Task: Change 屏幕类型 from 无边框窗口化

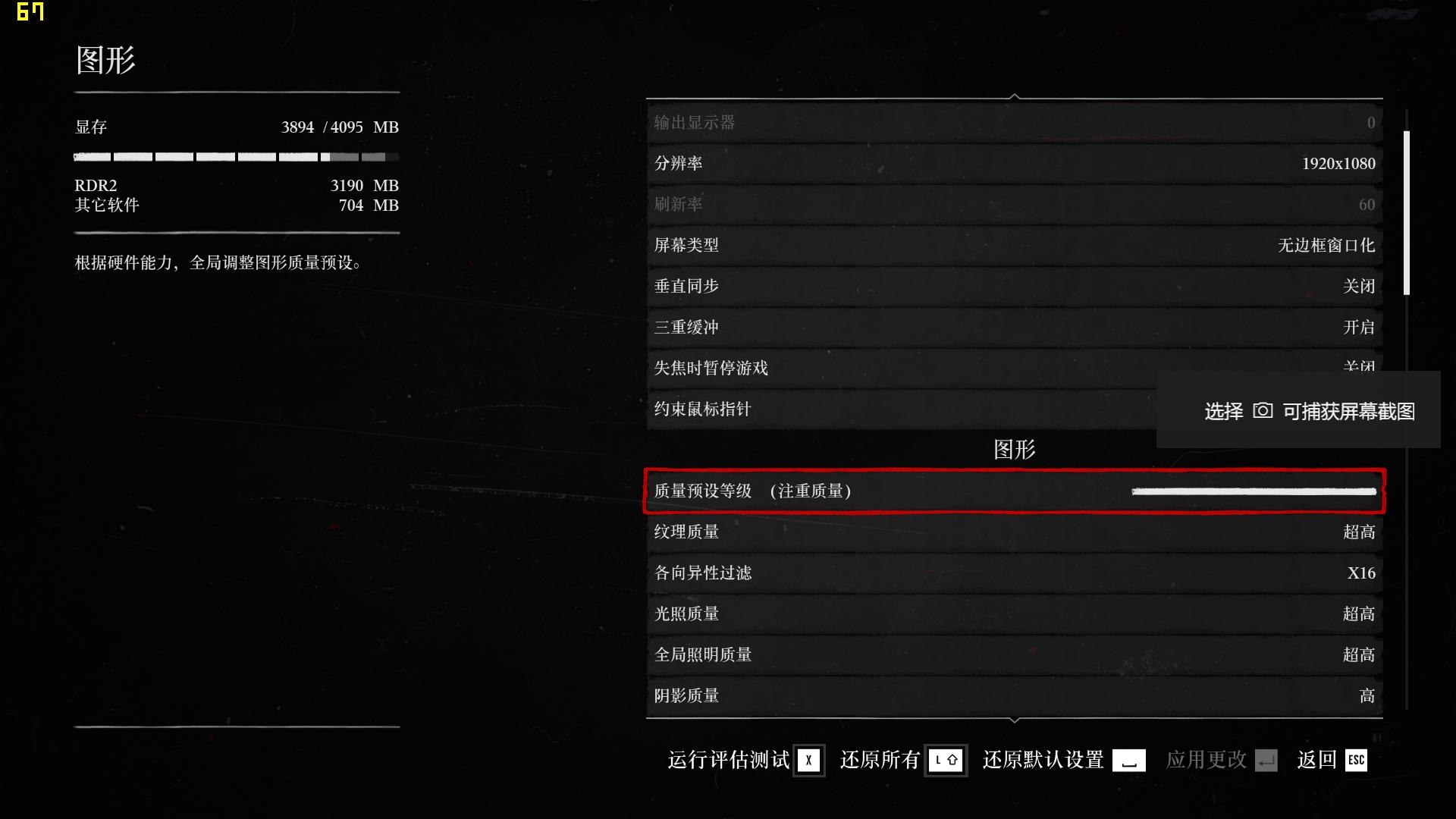Action: coord(1015,246)
